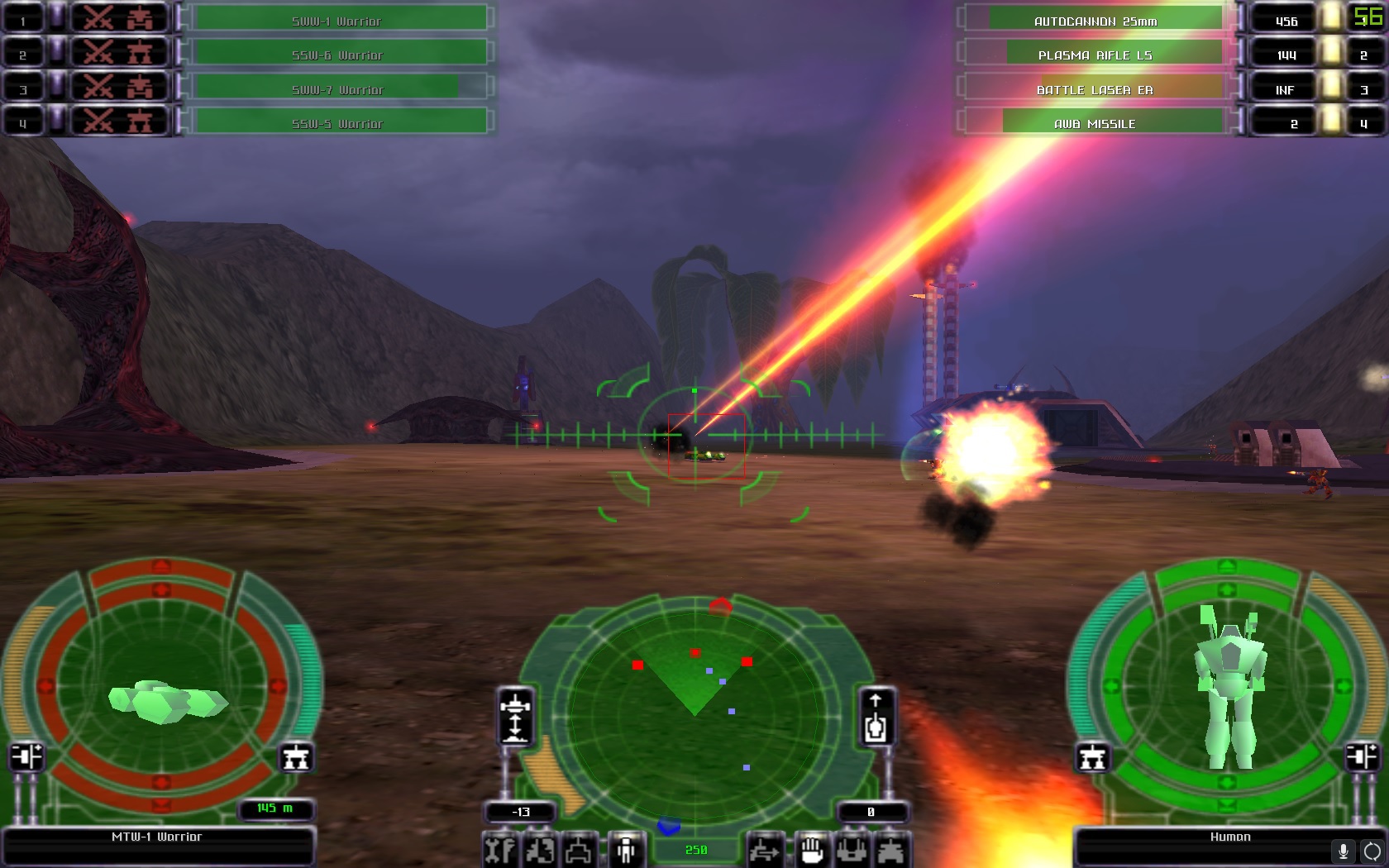Viewport: 1389px width, 868px height.
Task: Click the microphone icon next to the Human label
Action: [1344, 852]
